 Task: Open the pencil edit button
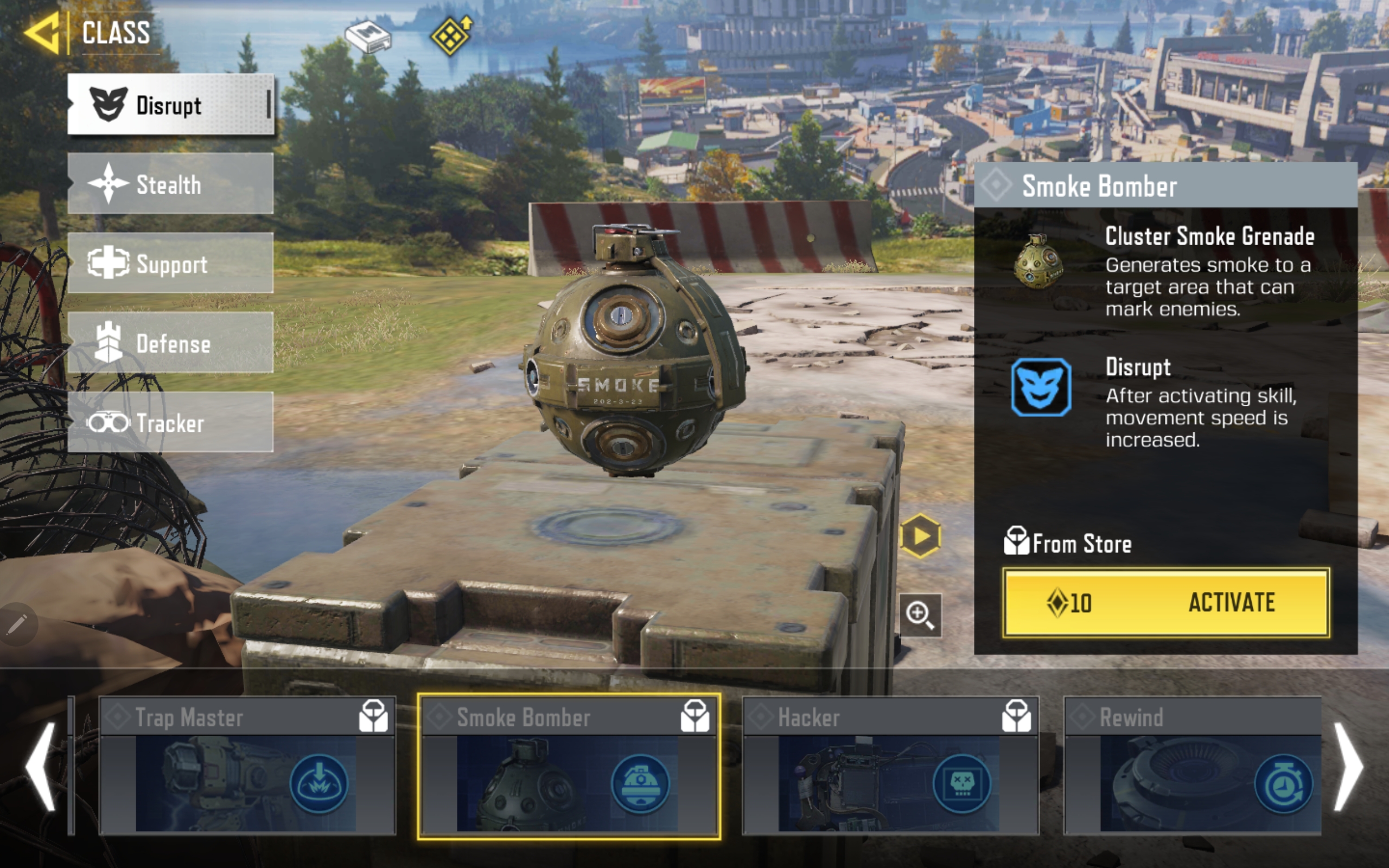pos(17,624)
